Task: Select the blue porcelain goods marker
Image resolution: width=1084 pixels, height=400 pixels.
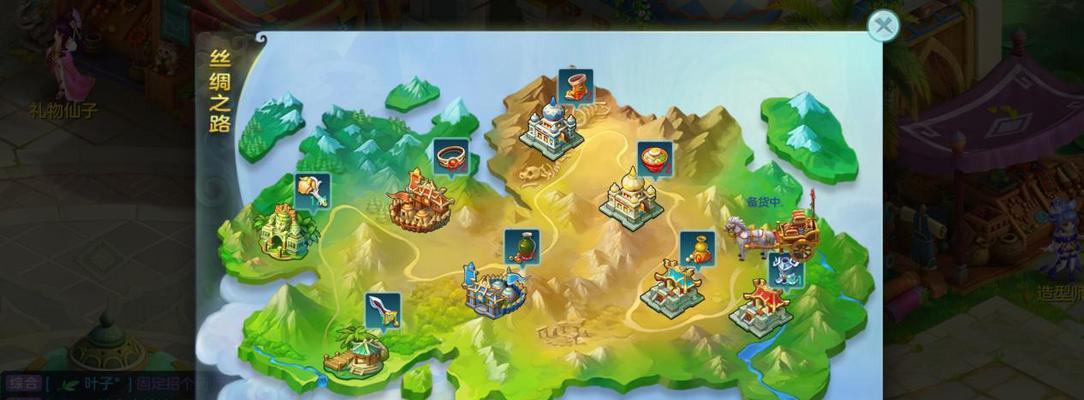Action: point(785,269)
